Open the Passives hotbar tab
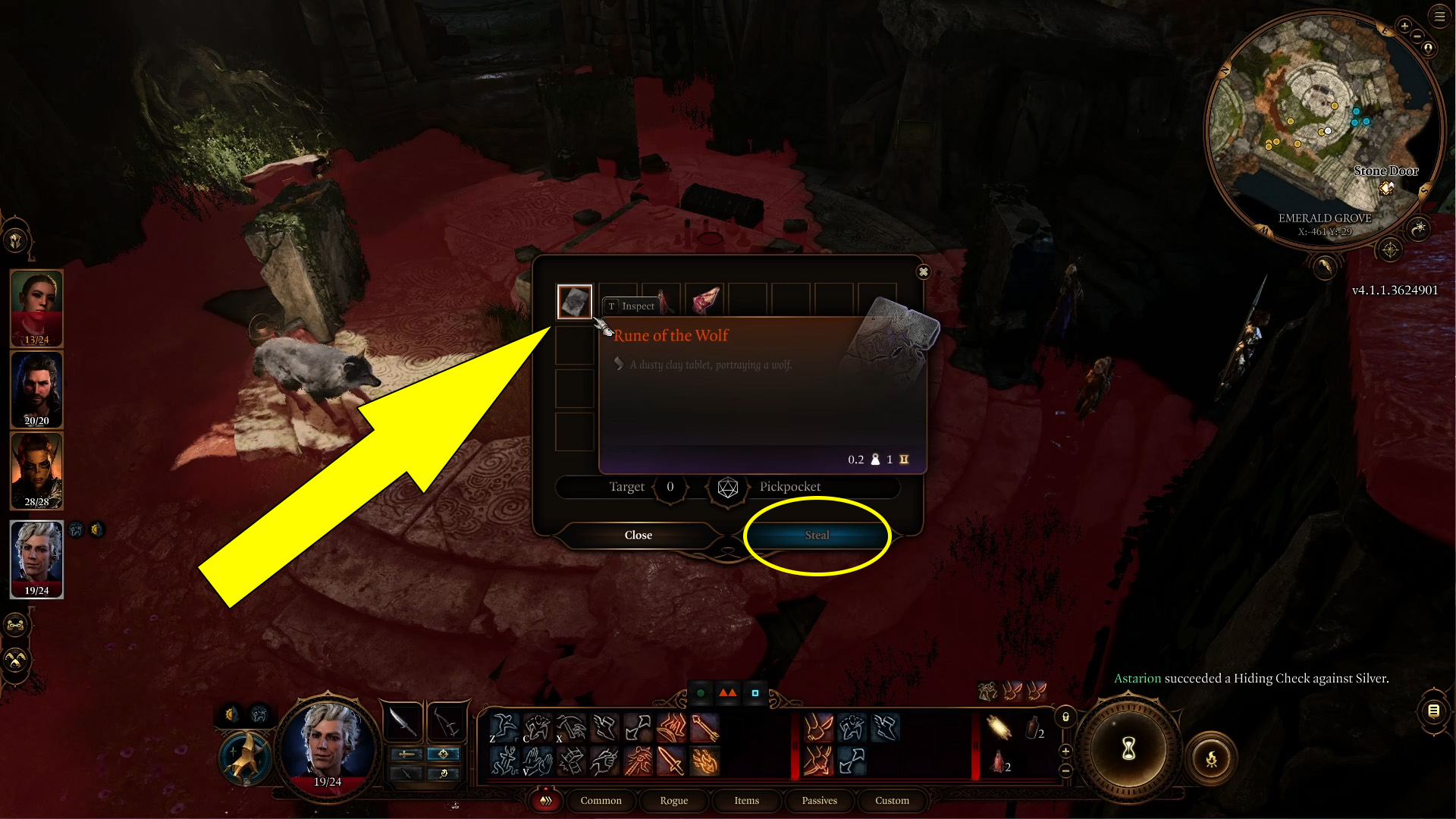 pyautogui.click(x=820, y=801)
